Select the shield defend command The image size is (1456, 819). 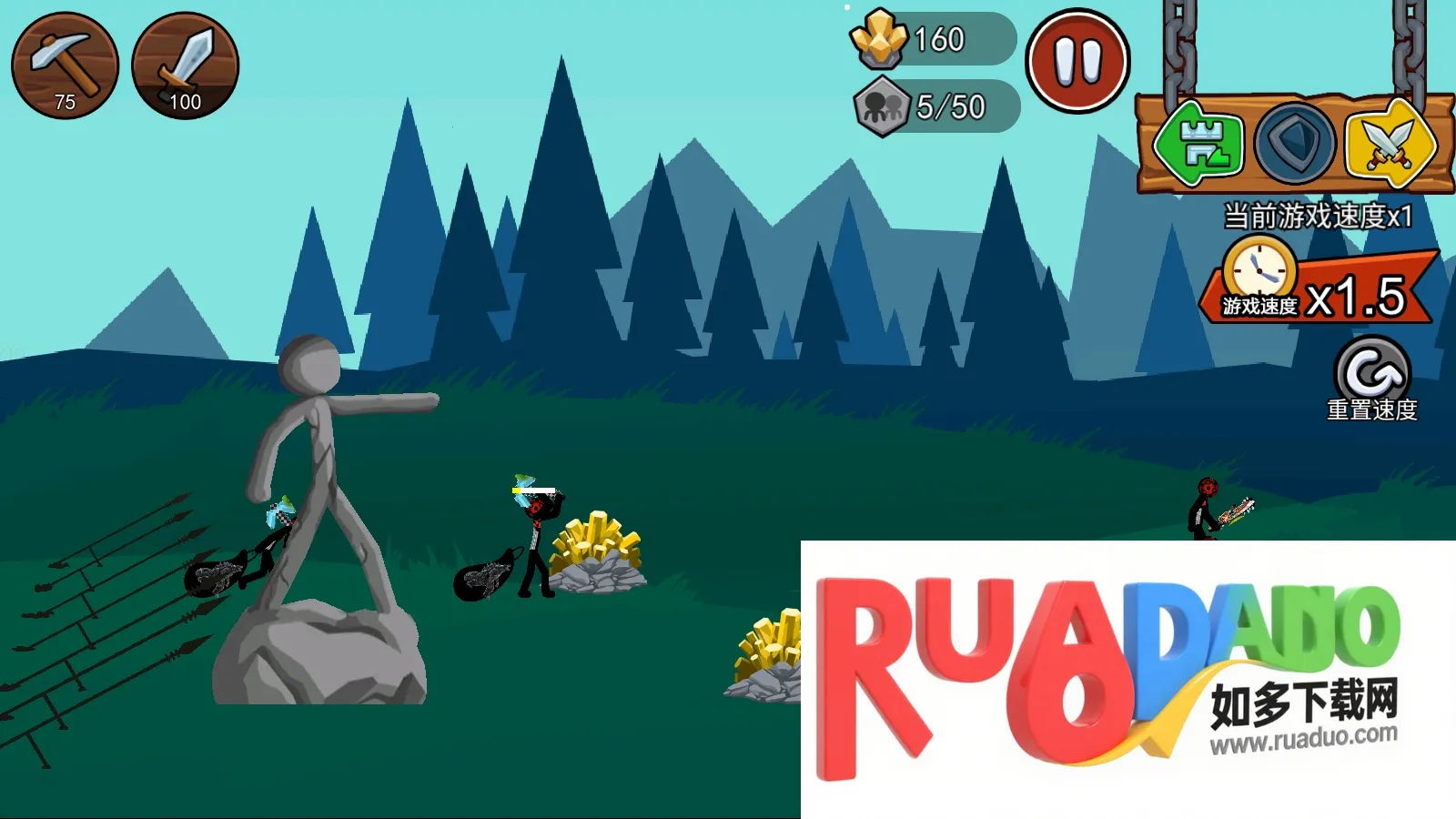(1294, 144)
